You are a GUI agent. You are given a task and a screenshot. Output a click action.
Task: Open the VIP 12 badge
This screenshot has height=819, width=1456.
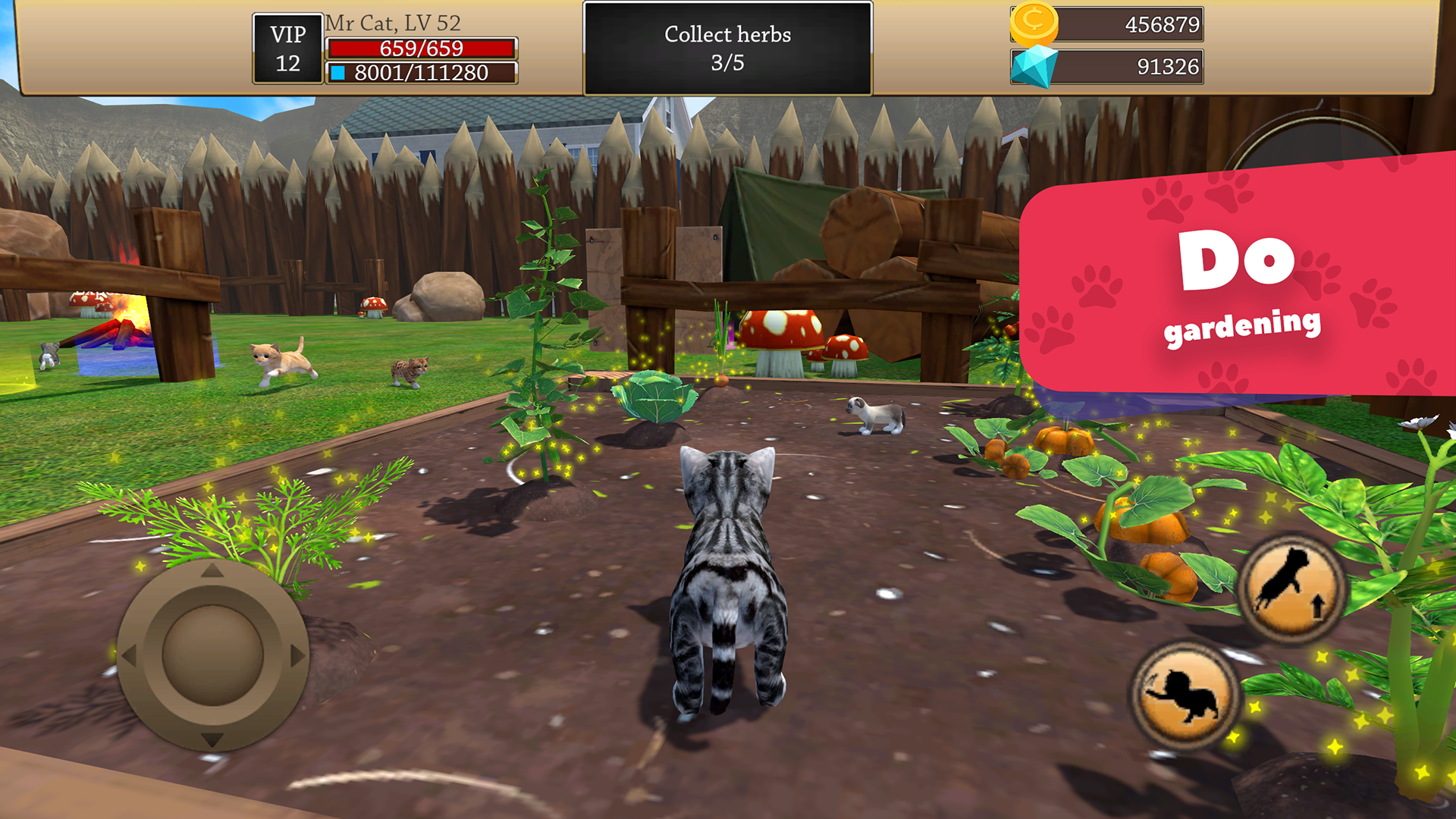(x=288, y=47)
